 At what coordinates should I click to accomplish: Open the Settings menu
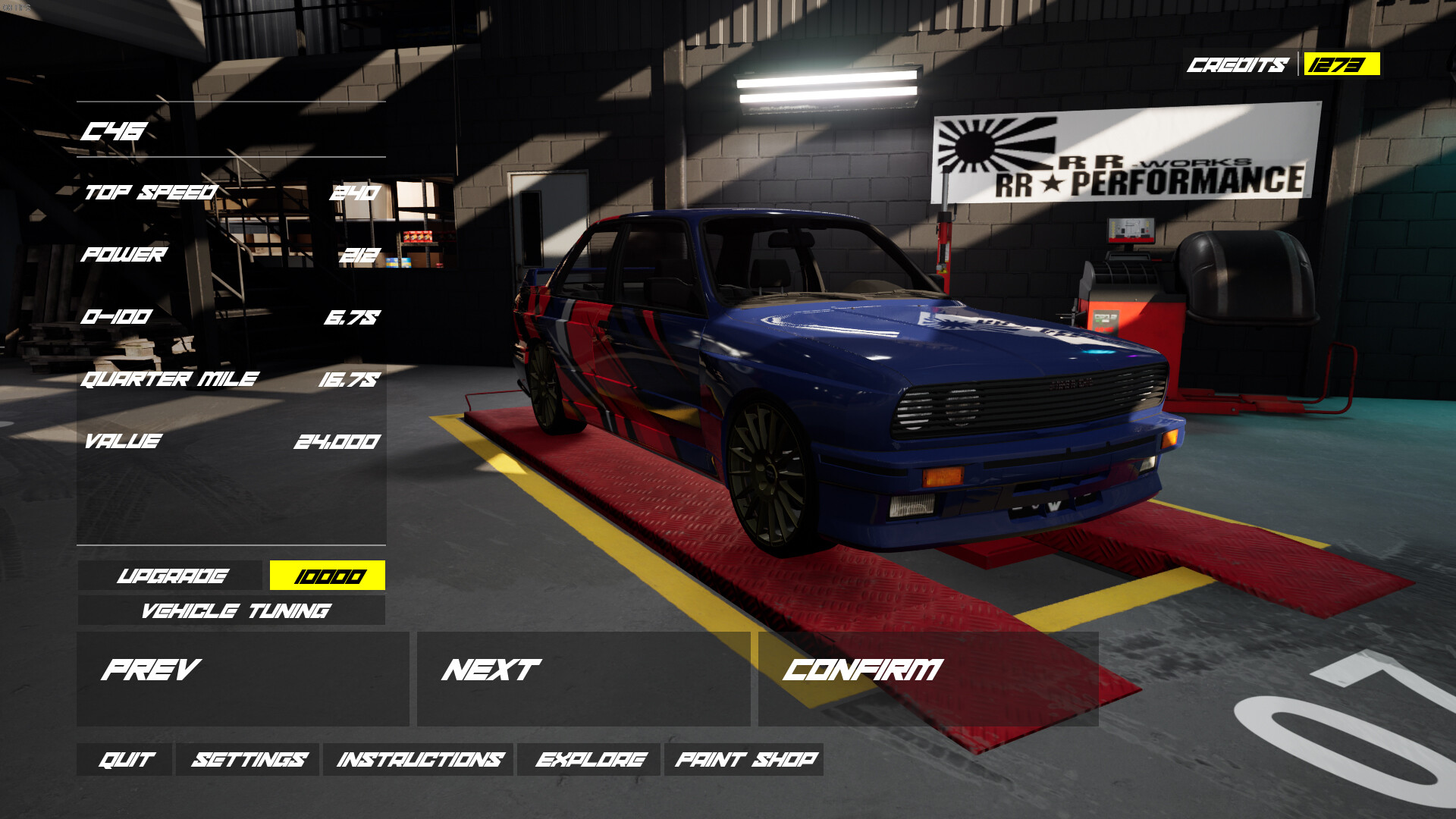(x=250, y=758)
